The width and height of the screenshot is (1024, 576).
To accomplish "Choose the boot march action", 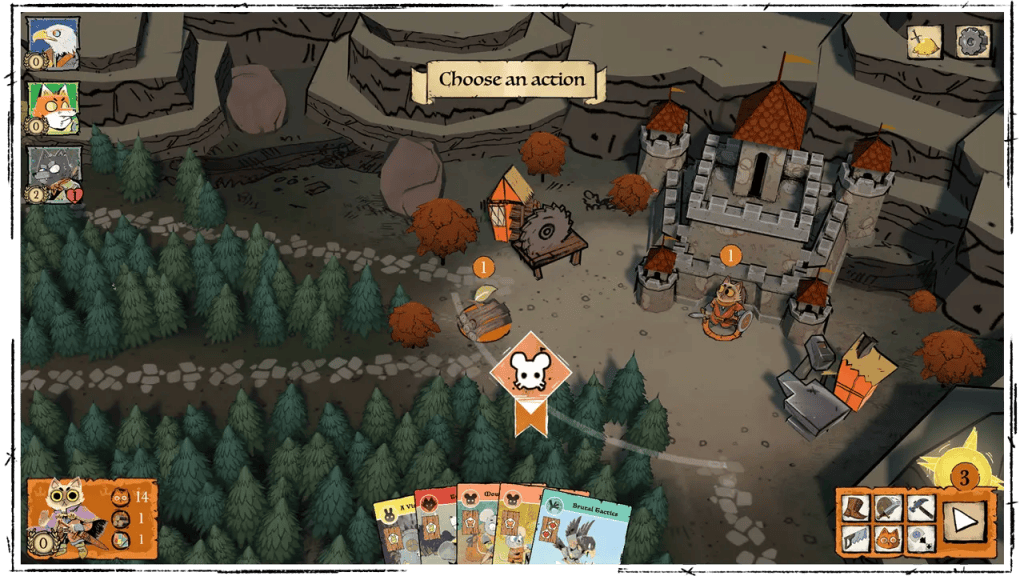I will [856, 508].
